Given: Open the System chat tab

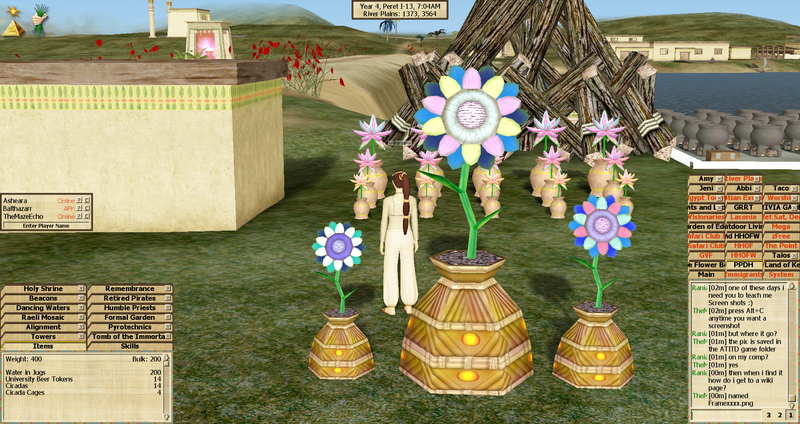Looking at the screenshot, I should point(781,274).
